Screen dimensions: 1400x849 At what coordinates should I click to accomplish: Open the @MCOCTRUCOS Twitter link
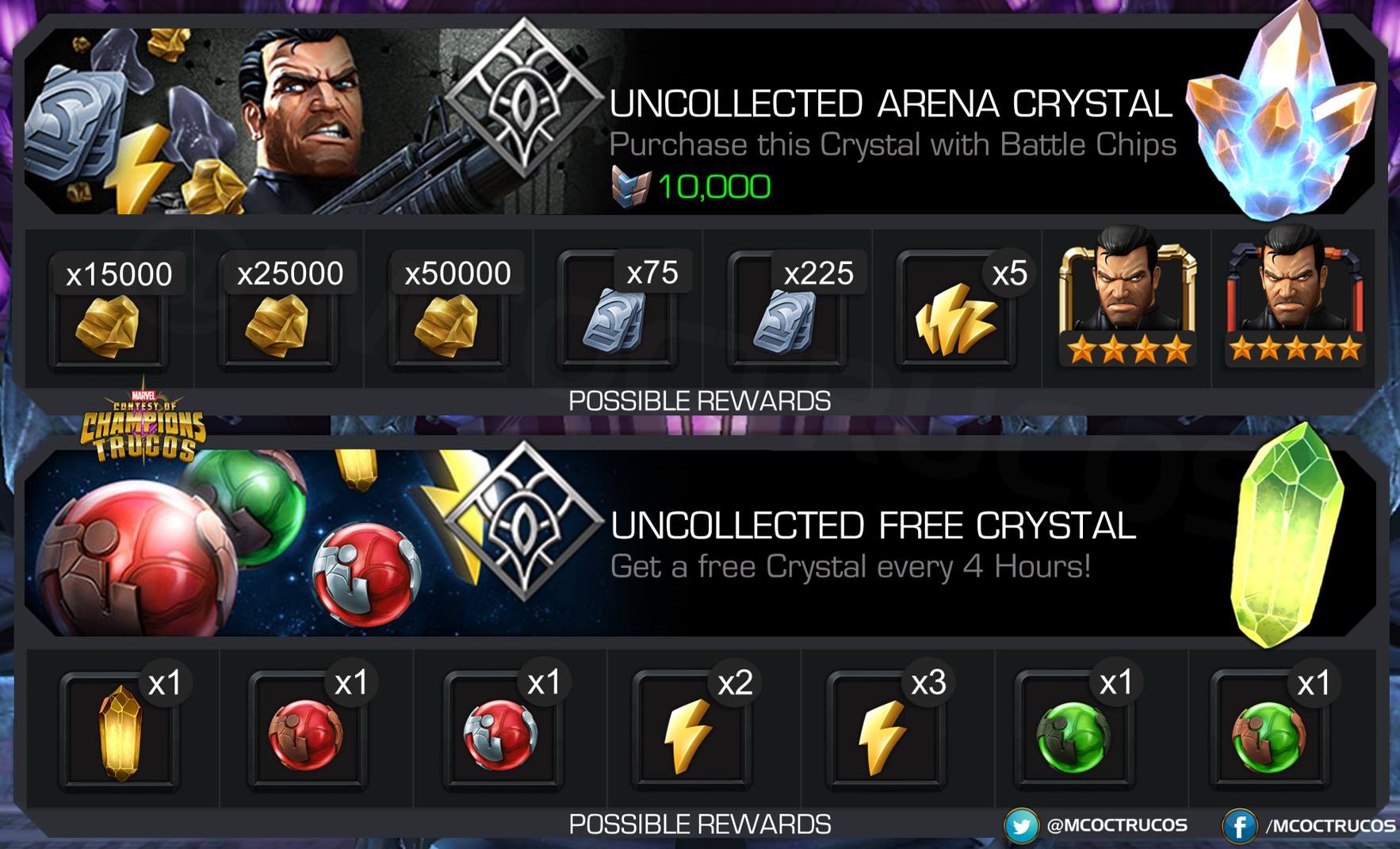pos(1096,826)
